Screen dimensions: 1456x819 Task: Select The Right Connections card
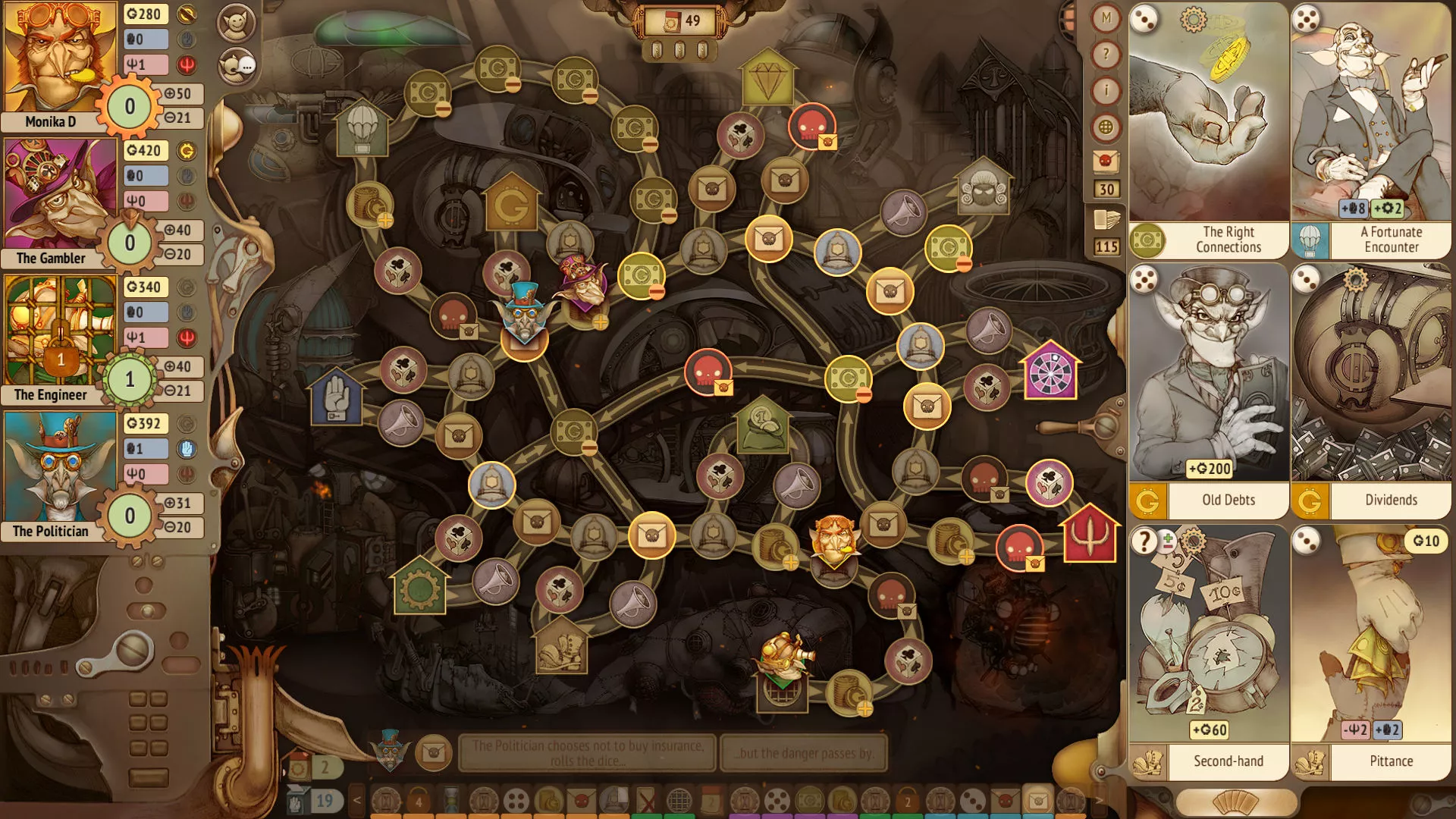(x=1208, y=130)
